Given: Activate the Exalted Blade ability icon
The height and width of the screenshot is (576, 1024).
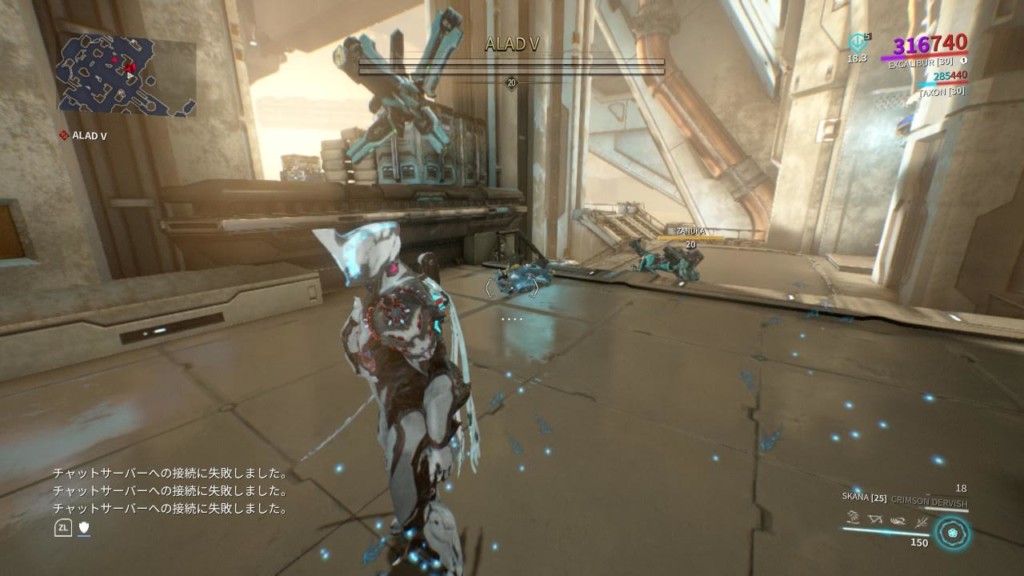Looking at the screenshot, I should [921, 519].
